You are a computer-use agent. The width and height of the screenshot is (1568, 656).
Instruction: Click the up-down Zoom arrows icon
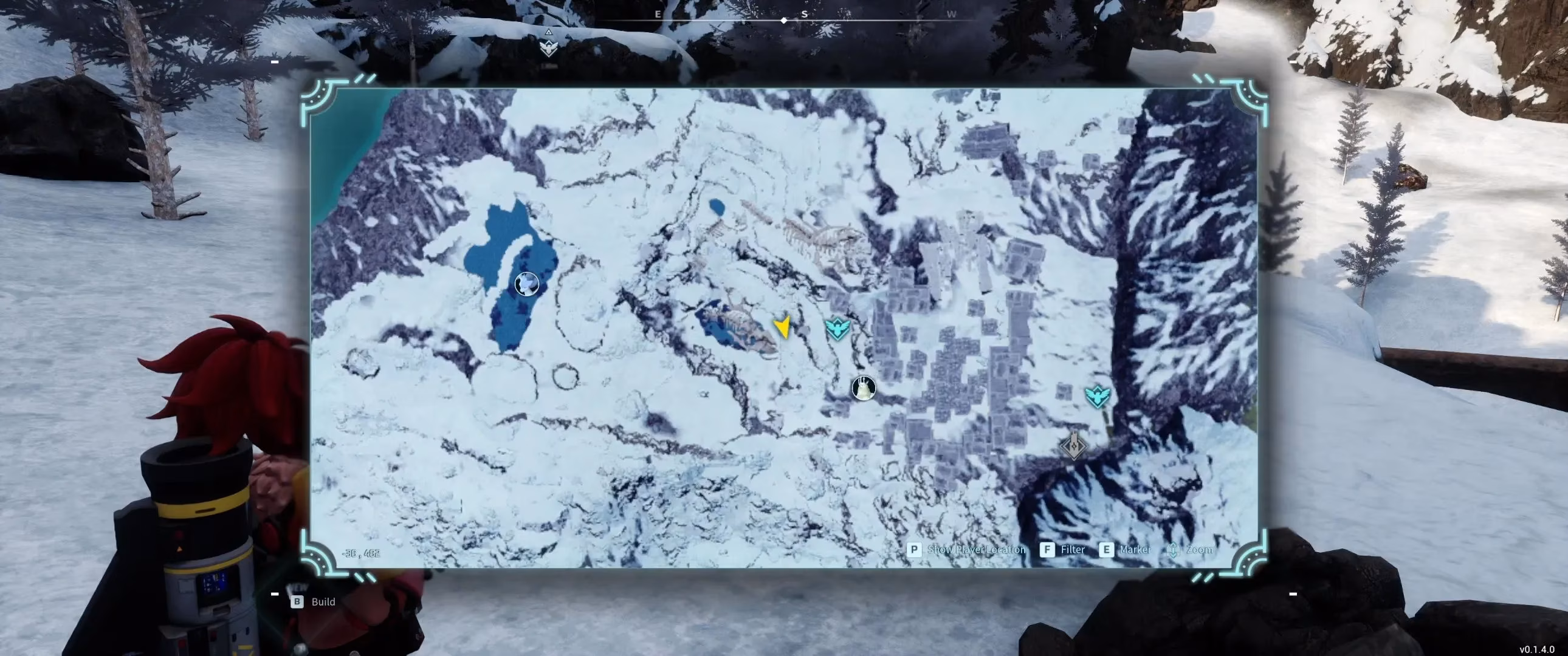click(x=1172, y=550)
